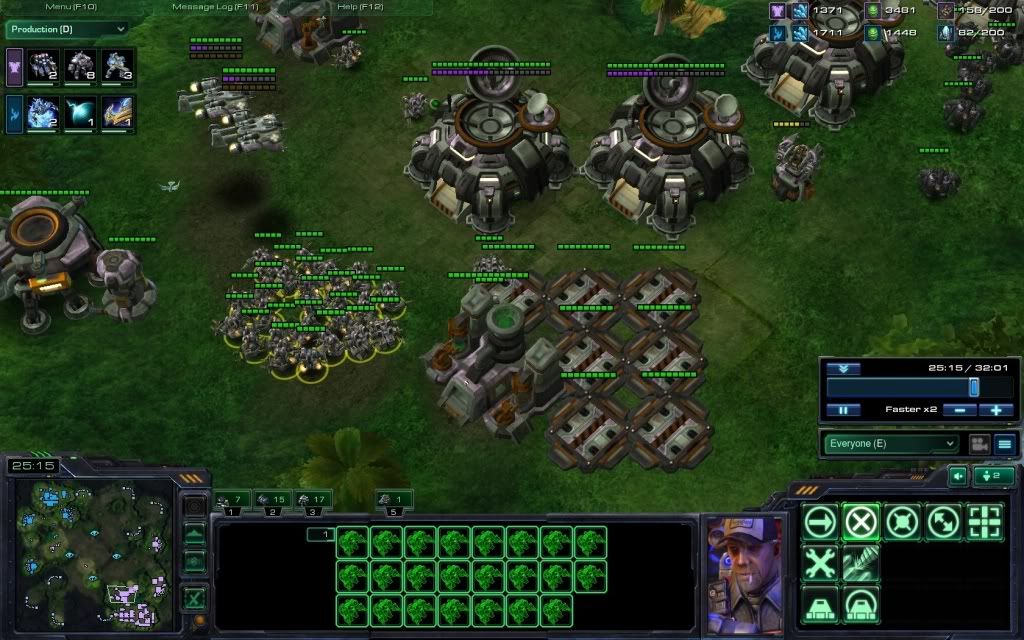Activate the Patrol command
This screenshot has width=1024, height=640.
tap(942, 521)
